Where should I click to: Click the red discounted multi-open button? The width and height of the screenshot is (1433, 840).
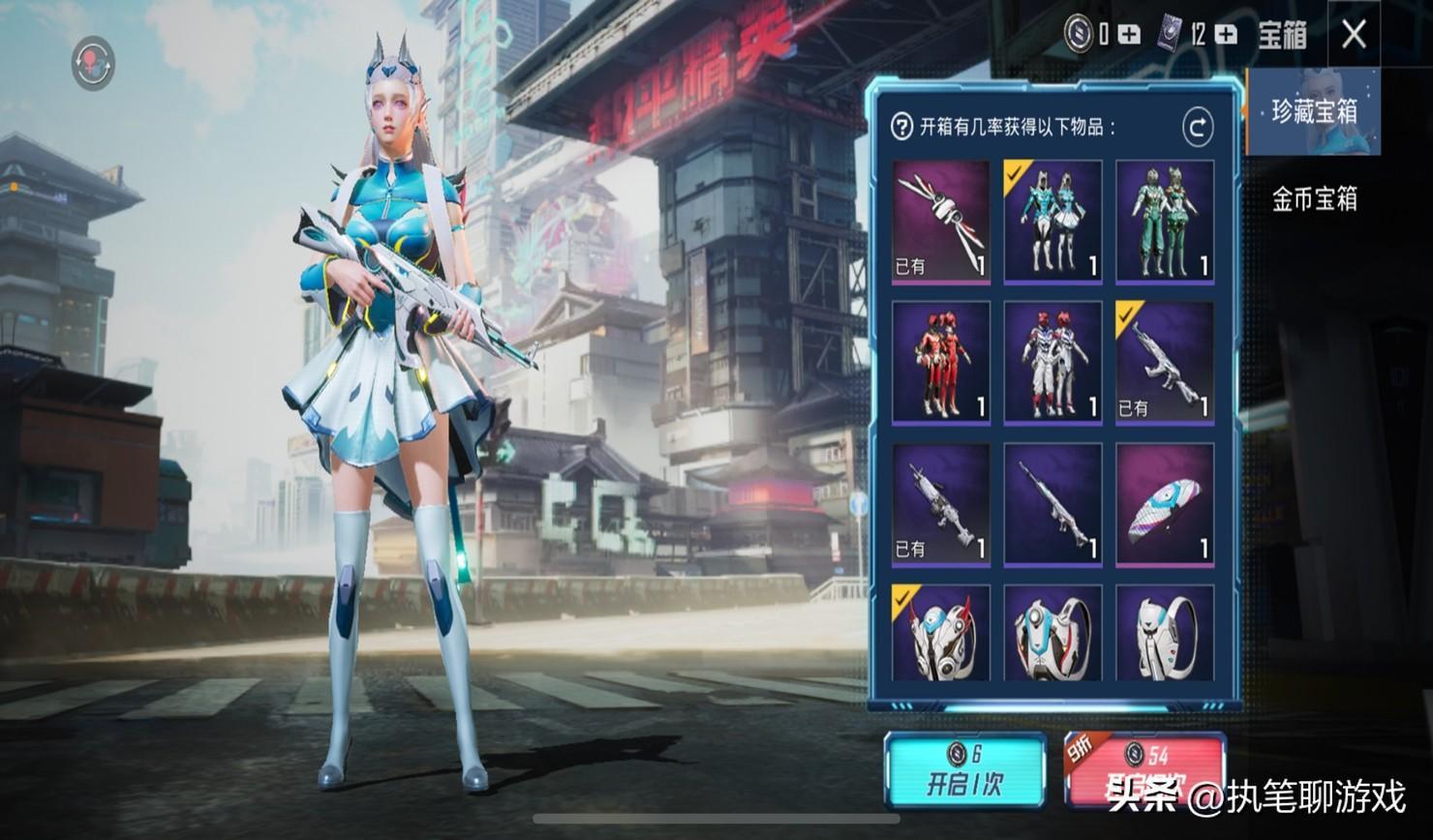click(x=1144, y=771)
